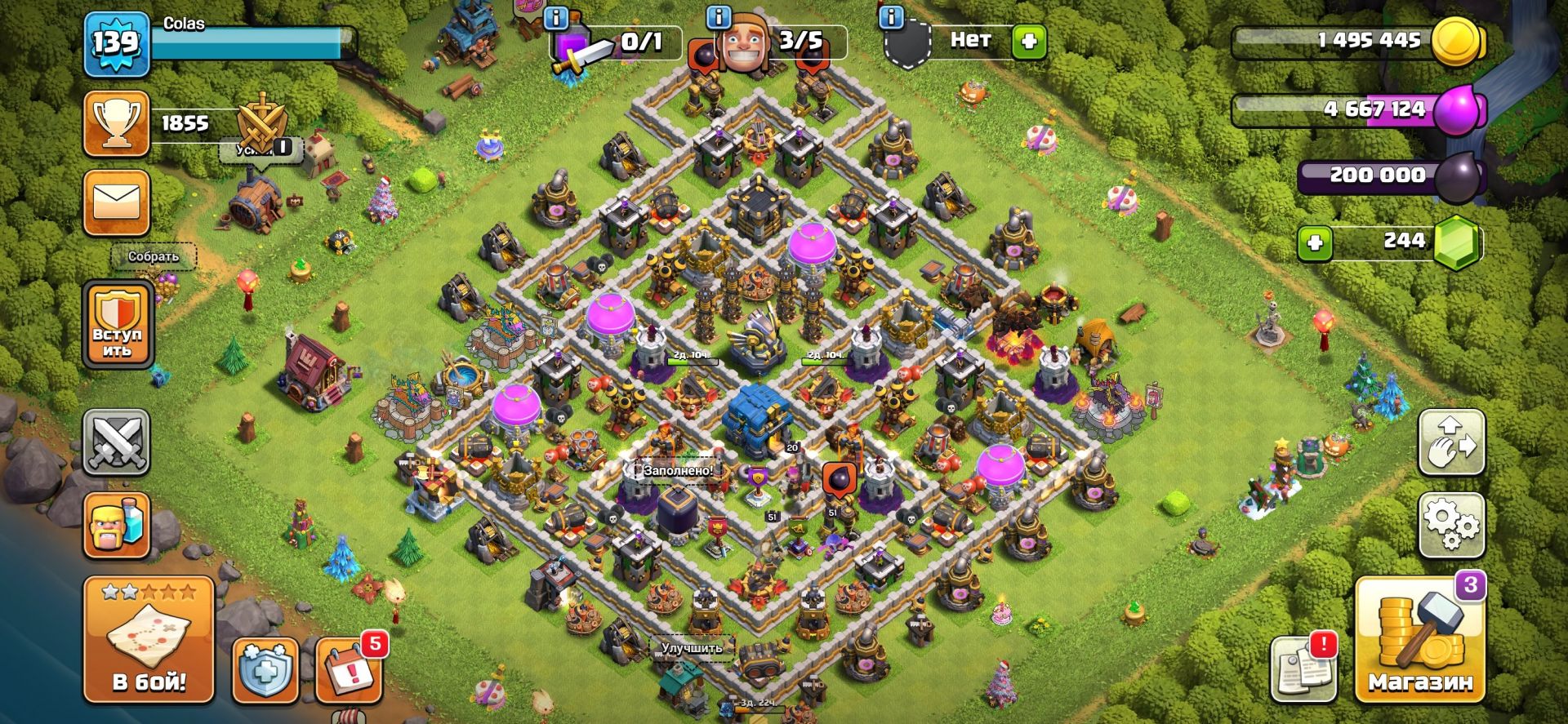The height and width of the screenshot is (724, 1568).
Task: Tap the Улучшить upgrade bubble
Action: click(691, 648)
